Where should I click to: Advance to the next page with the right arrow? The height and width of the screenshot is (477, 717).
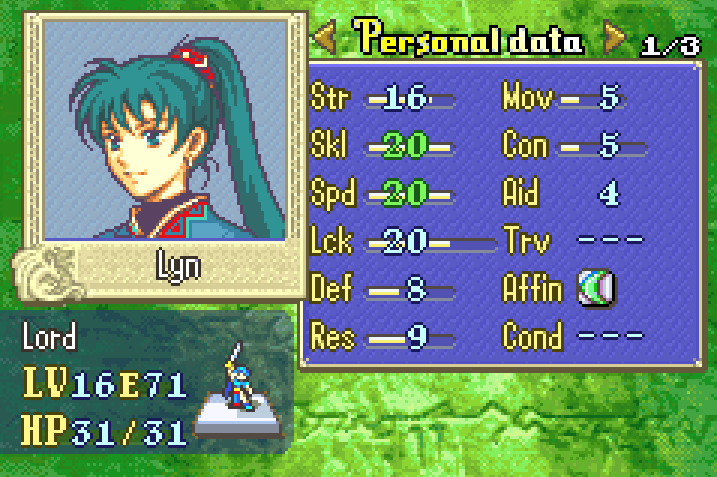(613, 40)
